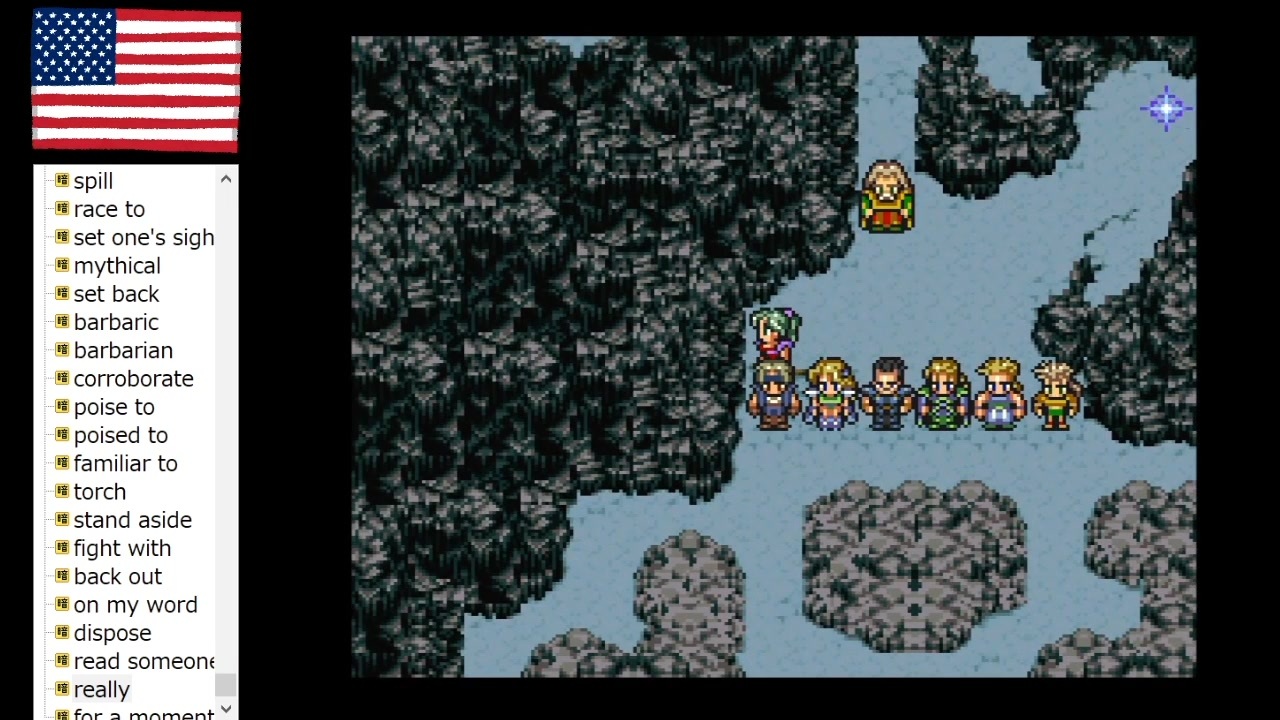Screen dimensions: 1280x720
Task: Select the card icon for "mythical"
Action: (x=60, y=265)
